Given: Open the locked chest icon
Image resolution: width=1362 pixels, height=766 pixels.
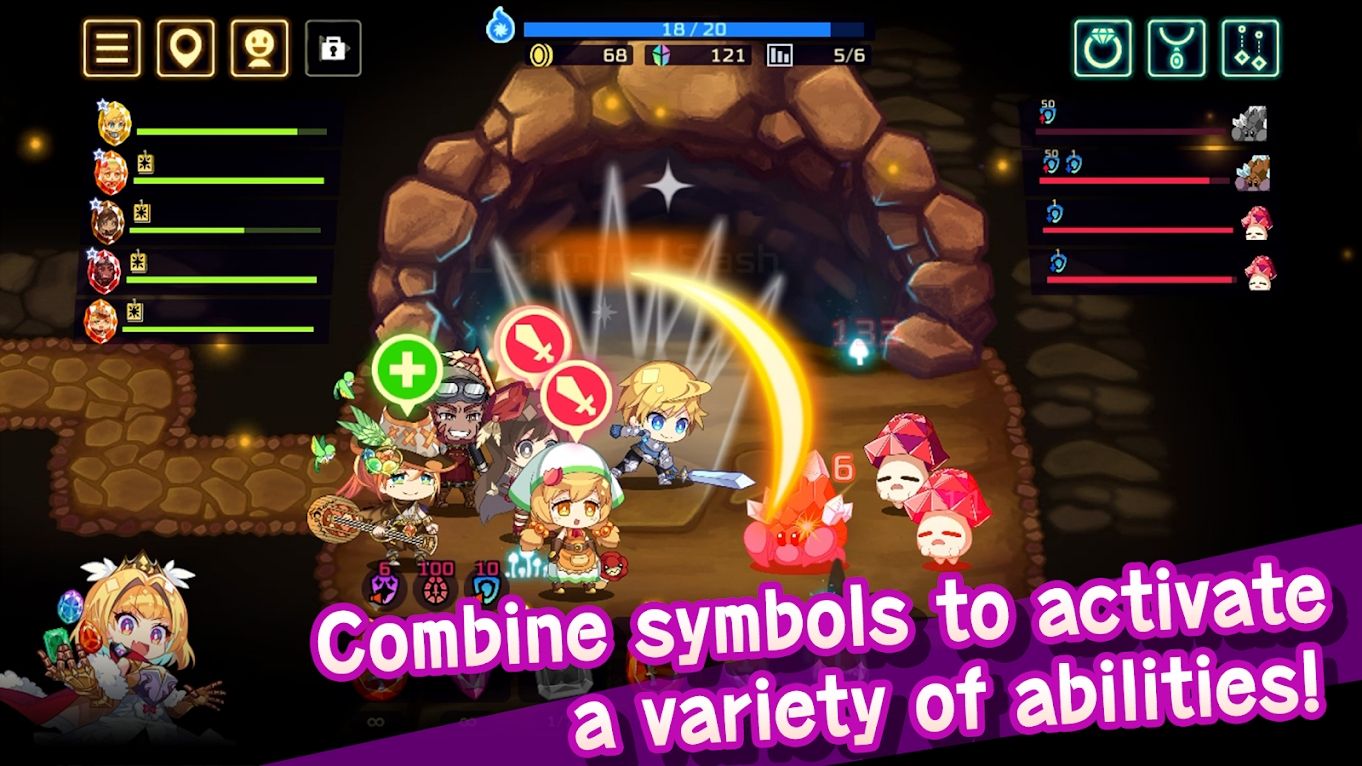Looking at the screenshot, I should coord(336,50).
